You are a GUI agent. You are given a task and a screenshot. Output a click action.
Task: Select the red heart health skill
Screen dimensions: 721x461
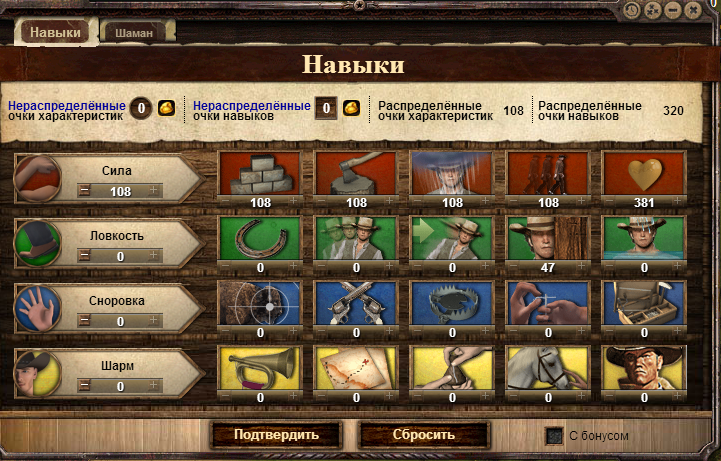tap(644, 175)
